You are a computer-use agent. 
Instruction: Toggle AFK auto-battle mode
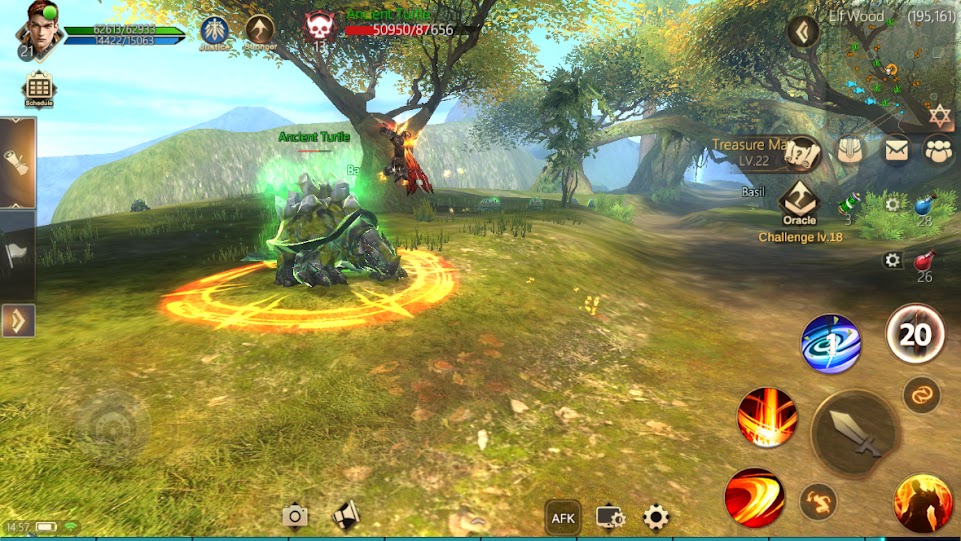(x=563, y=517)
